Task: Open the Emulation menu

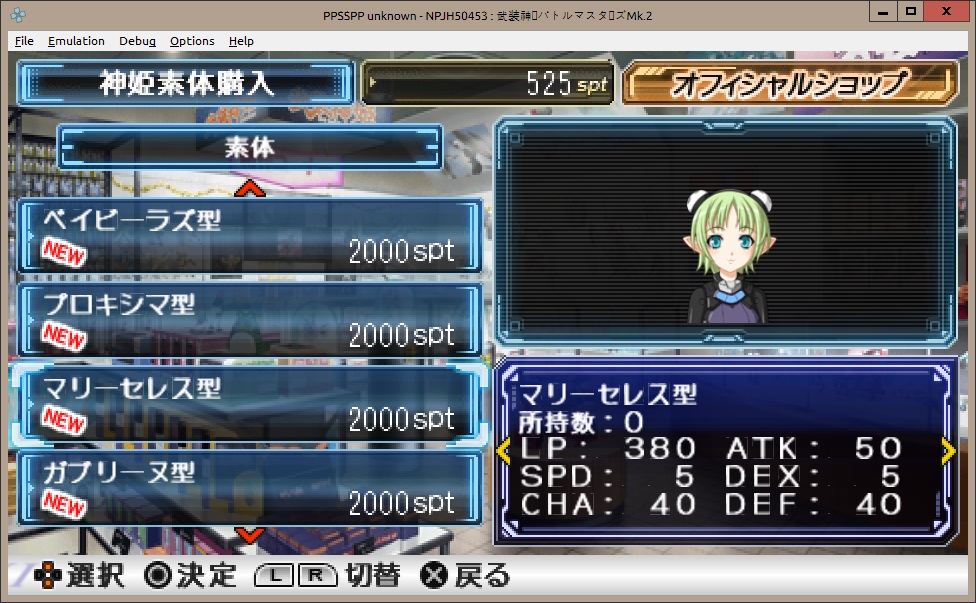Action: coord(76,41)
